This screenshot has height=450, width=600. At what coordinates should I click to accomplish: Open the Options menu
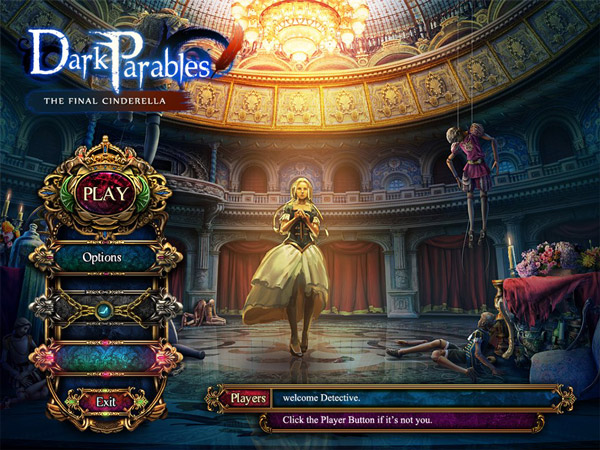103,258
